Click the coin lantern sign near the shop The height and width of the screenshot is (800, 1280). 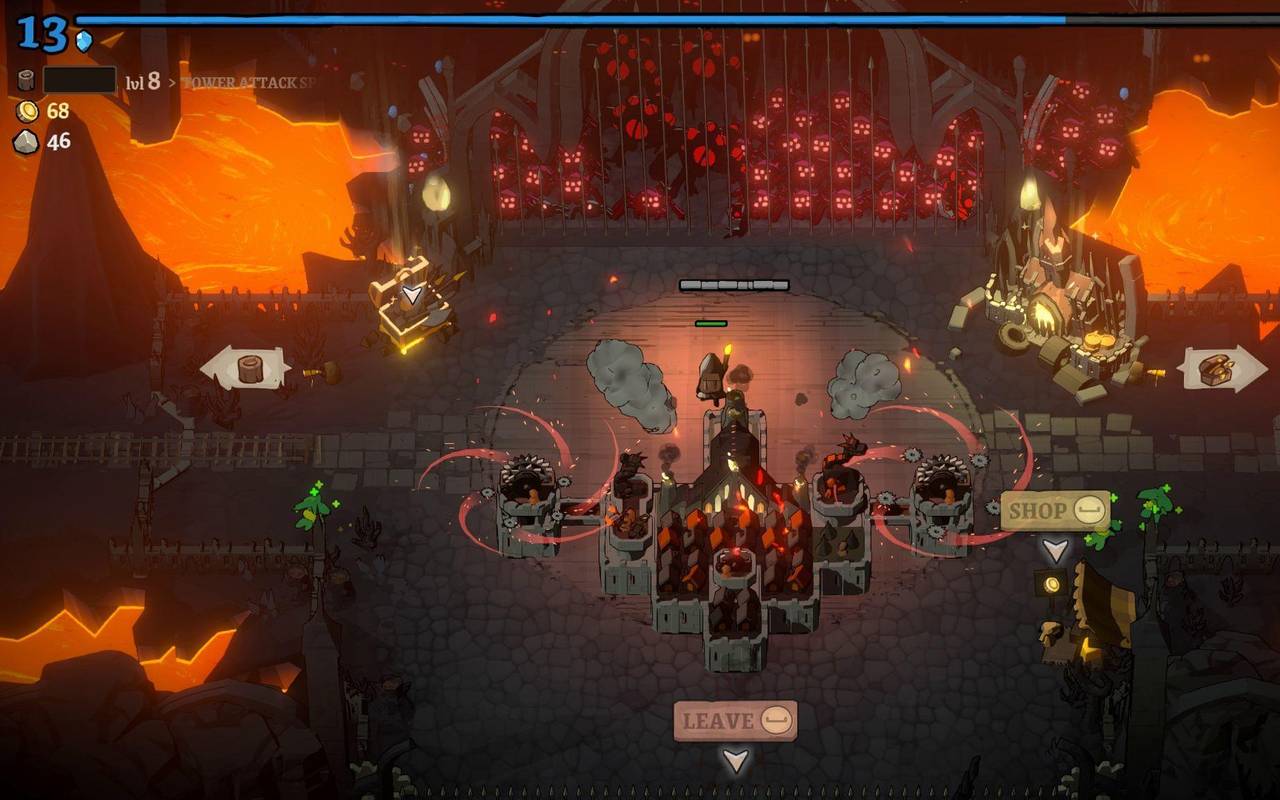coord(1052,583)
